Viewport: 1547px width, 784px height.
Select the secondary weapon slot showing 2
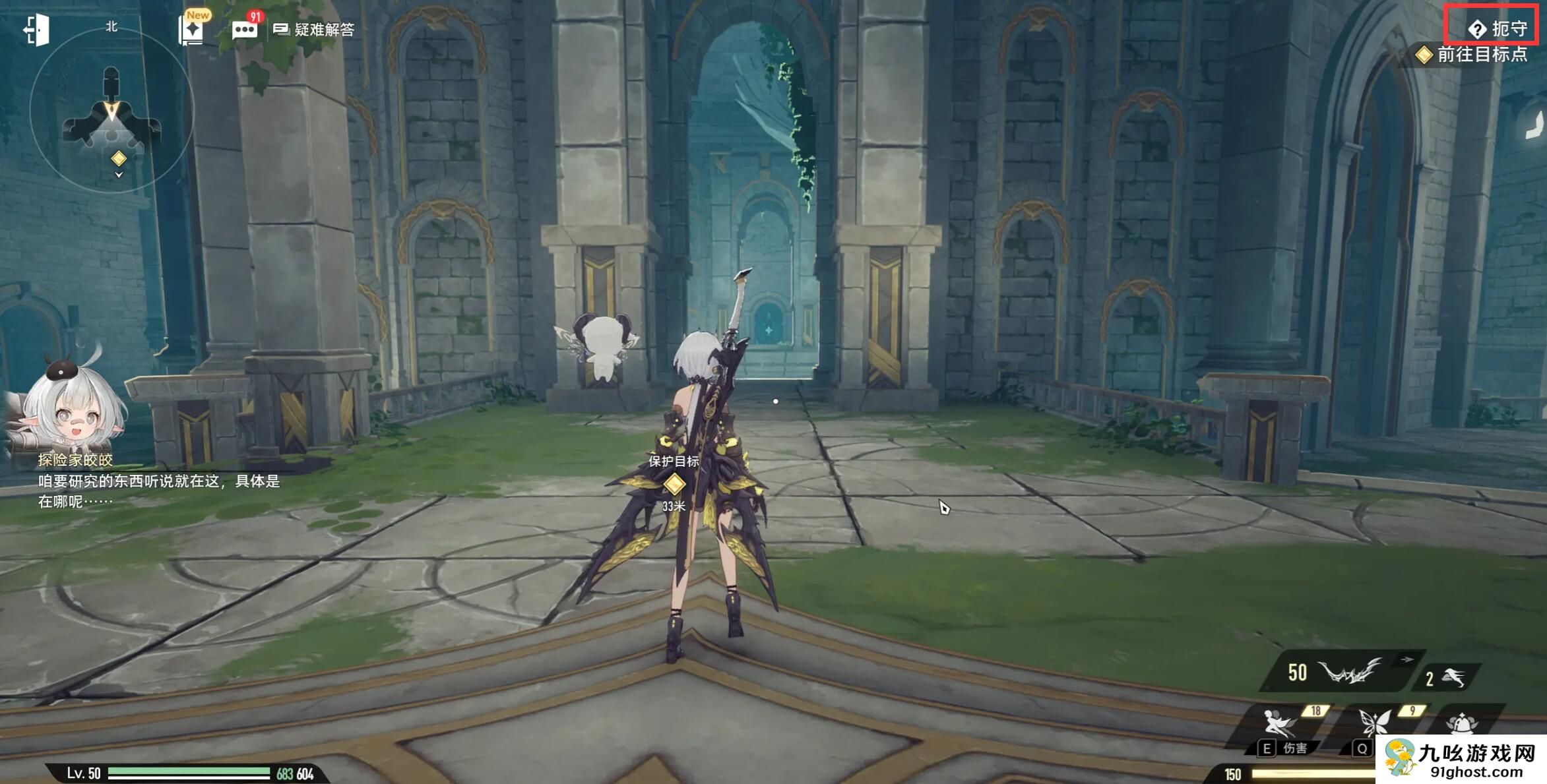[1445, 678]
